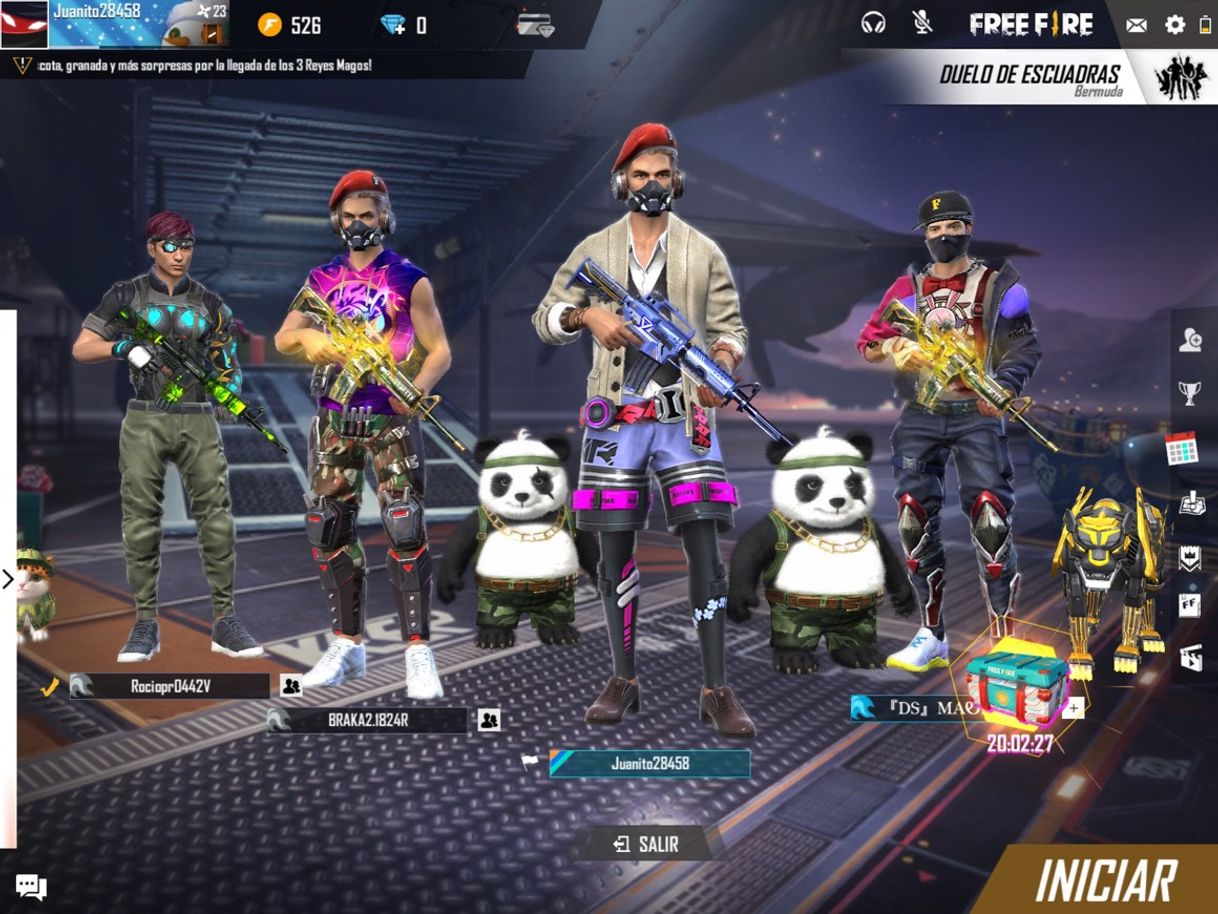
Task: Open the Juanito28458 profile avatar
Action: [x=24, y=24]
